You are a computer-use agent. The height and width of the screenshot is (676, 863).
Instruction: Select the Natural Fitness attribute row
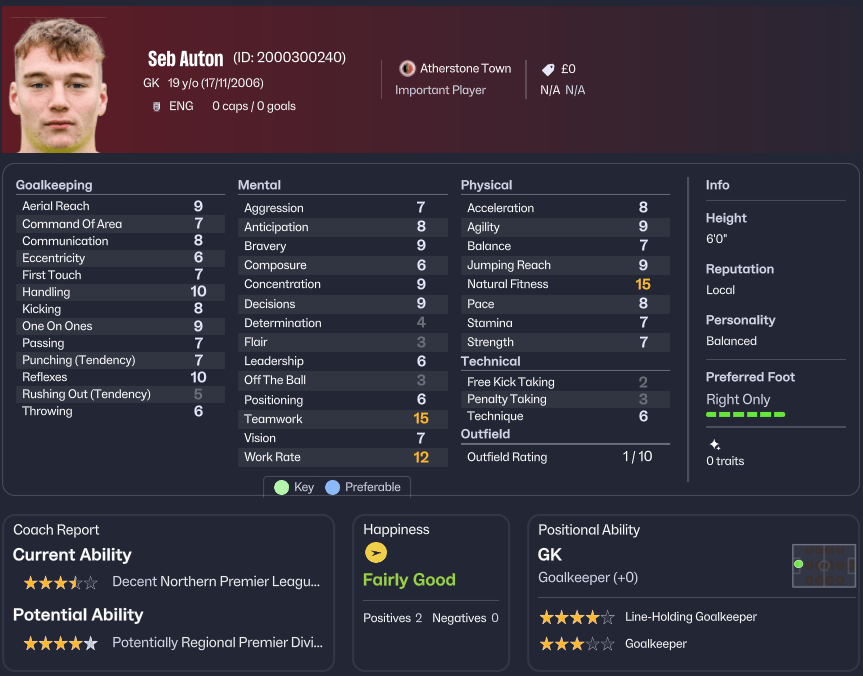pyautogui.click(x=559, y=284)
